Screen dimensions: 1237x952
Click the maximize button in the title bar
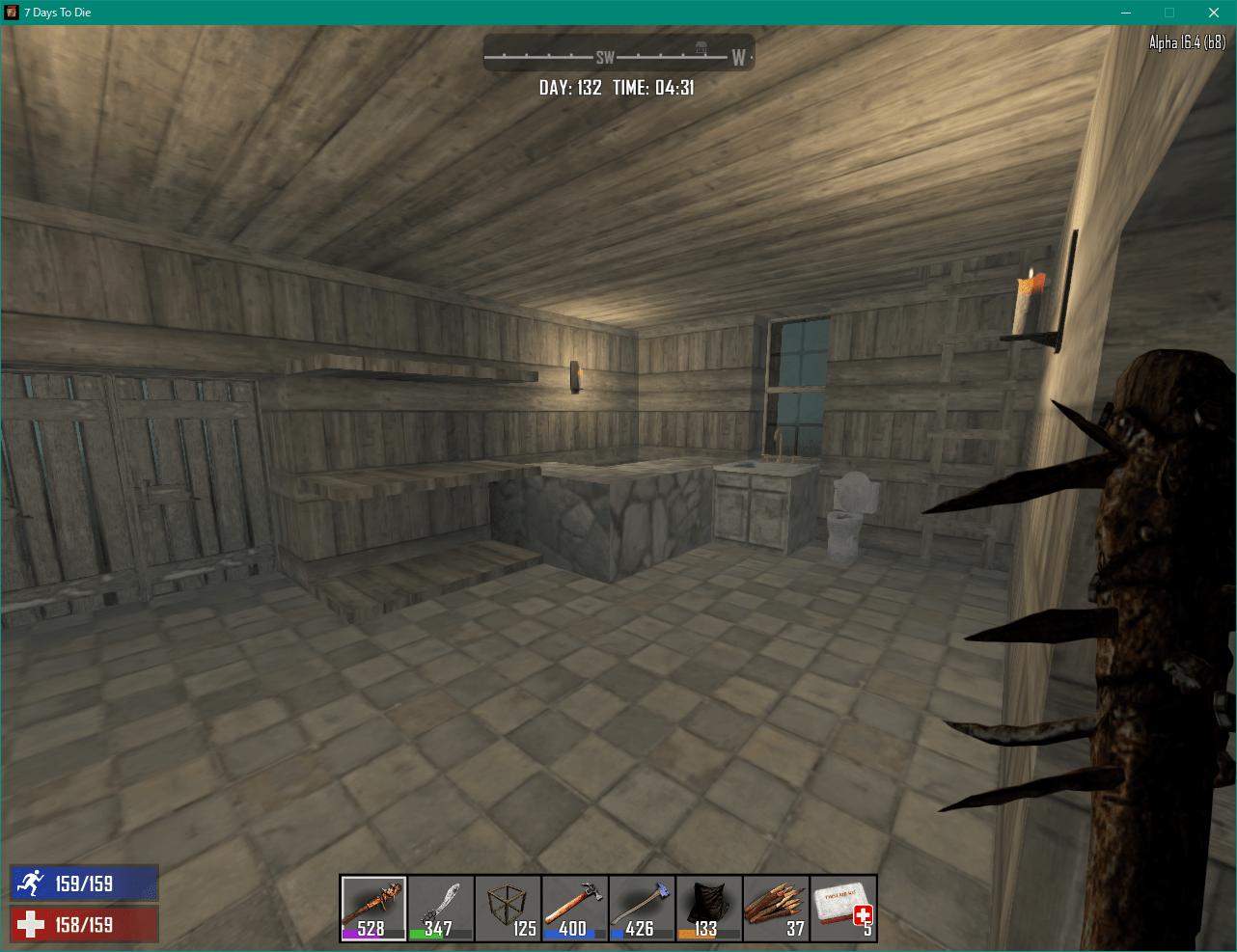point(1168,13)
